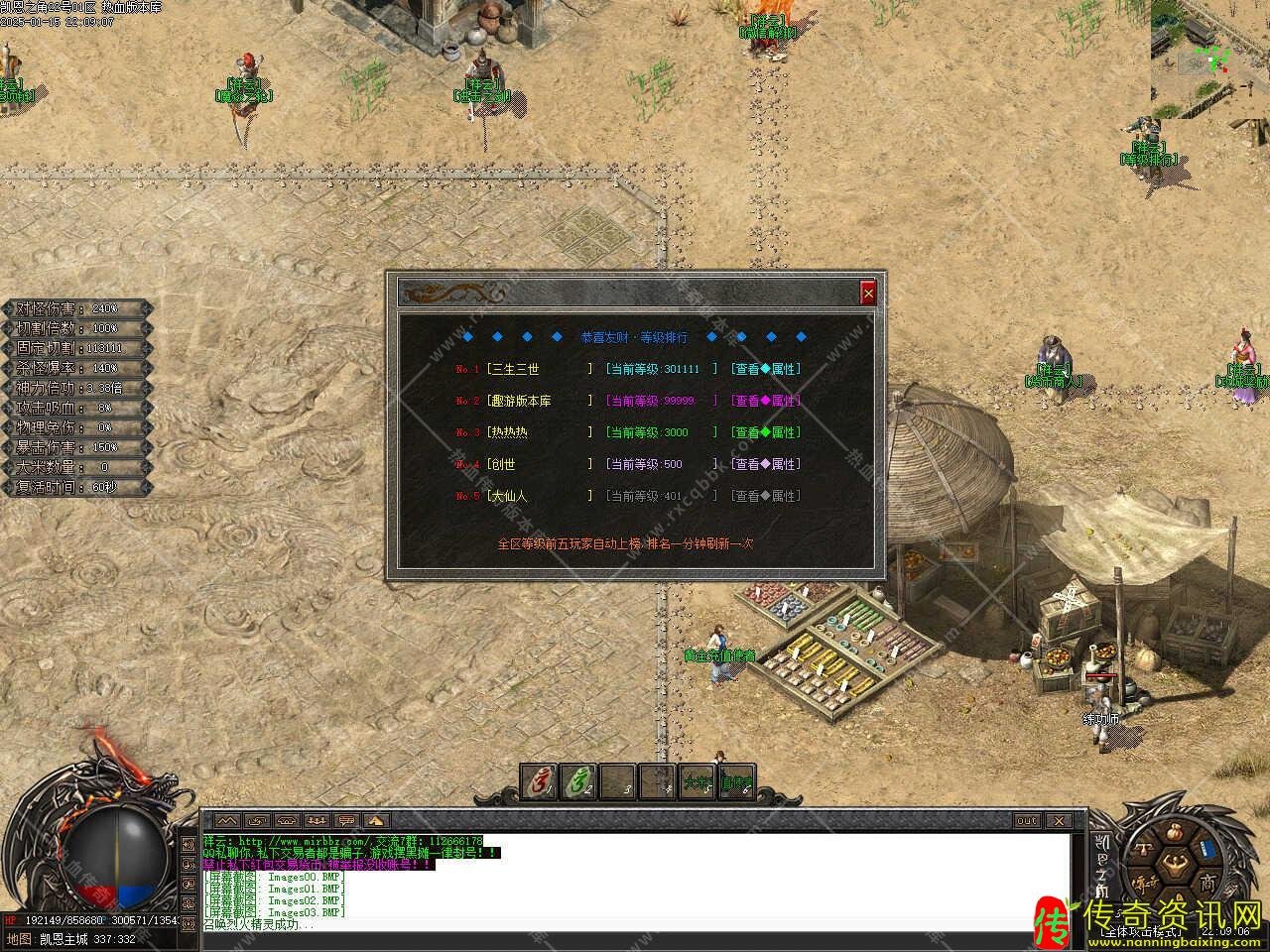This screenshot has width=1270, height=952.
Task: Select the 大米 item in hotbar slot 5
Action: pos(697,781)
